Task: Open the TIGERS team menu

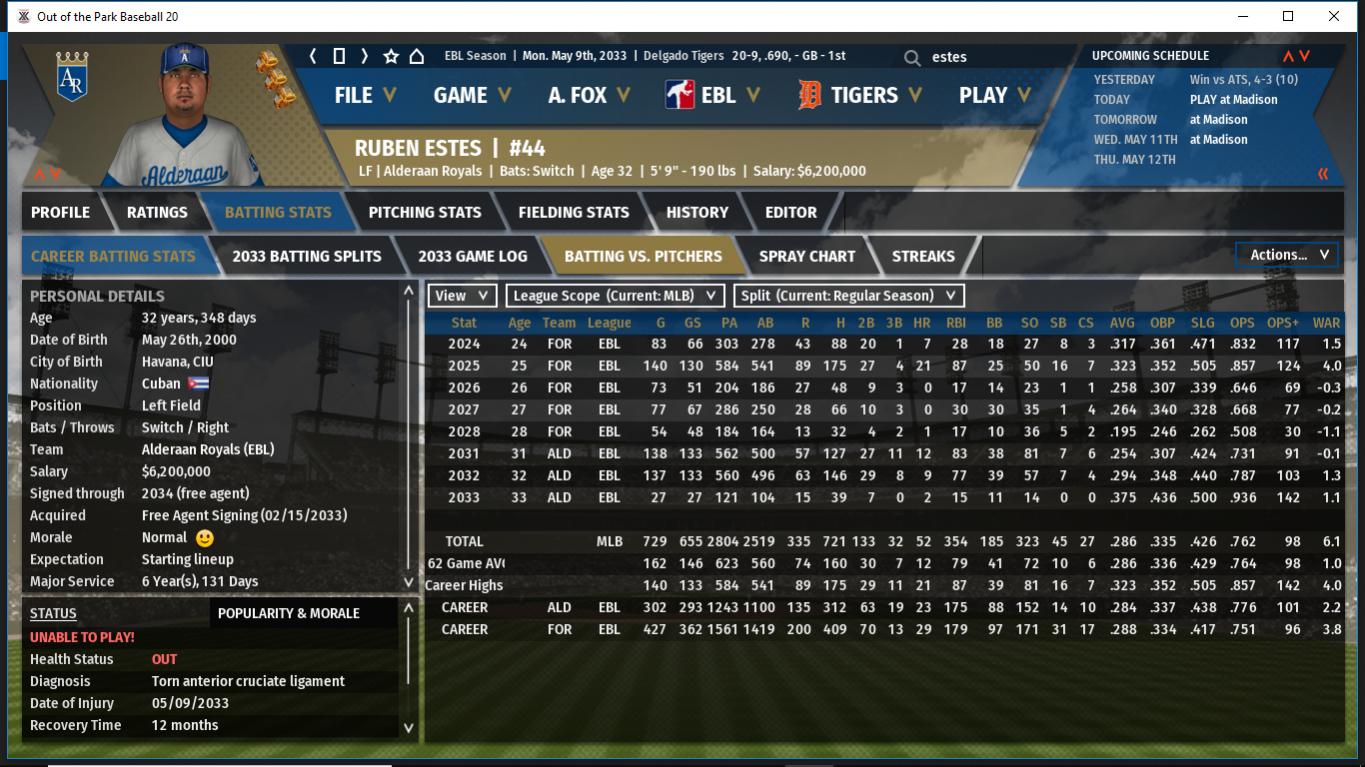Action: pyautogui.click(x=862, y=95)
